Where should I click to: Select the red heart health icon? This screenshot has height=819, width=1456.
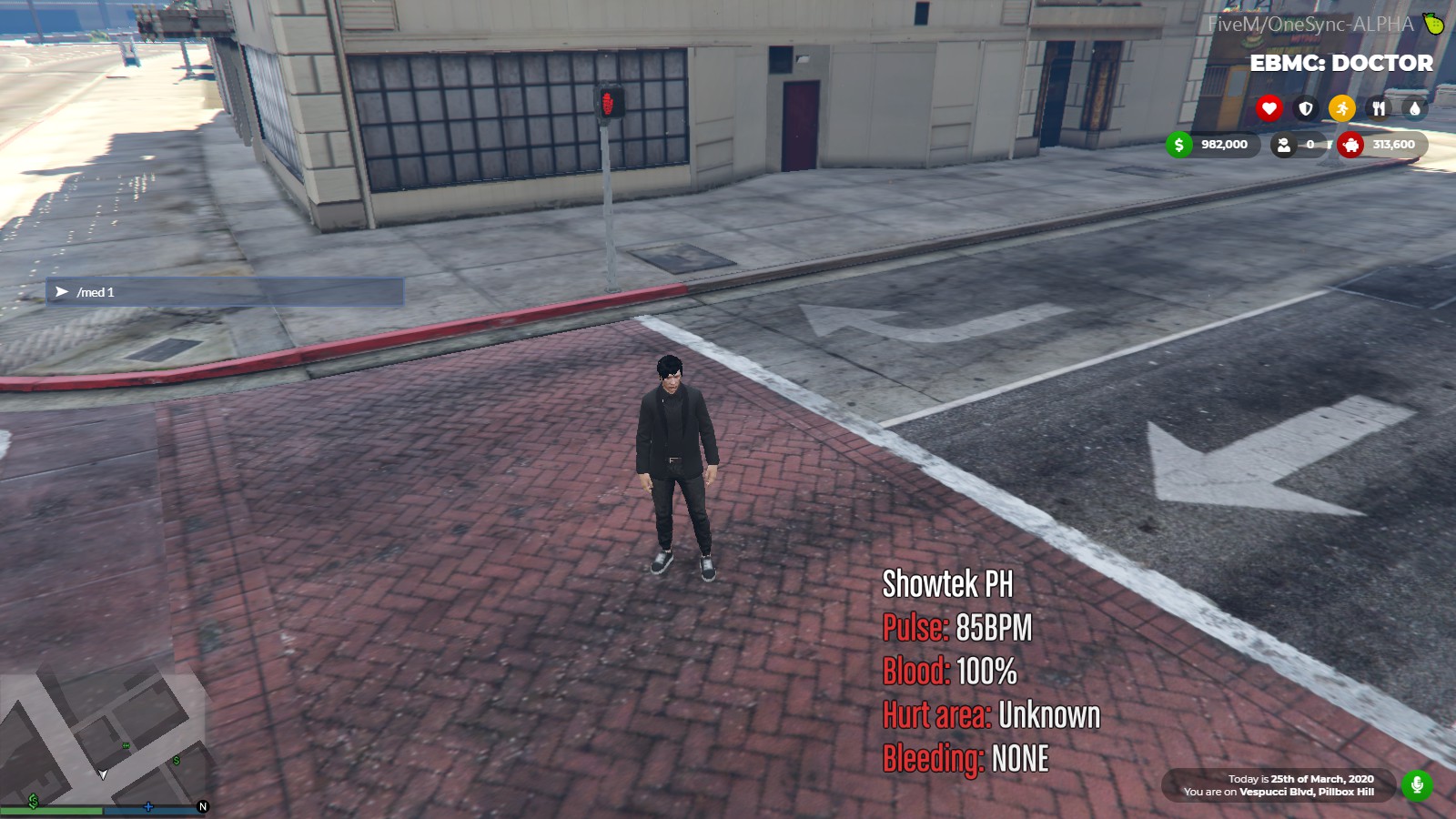pyautogui.click(x=1269, y=108)
